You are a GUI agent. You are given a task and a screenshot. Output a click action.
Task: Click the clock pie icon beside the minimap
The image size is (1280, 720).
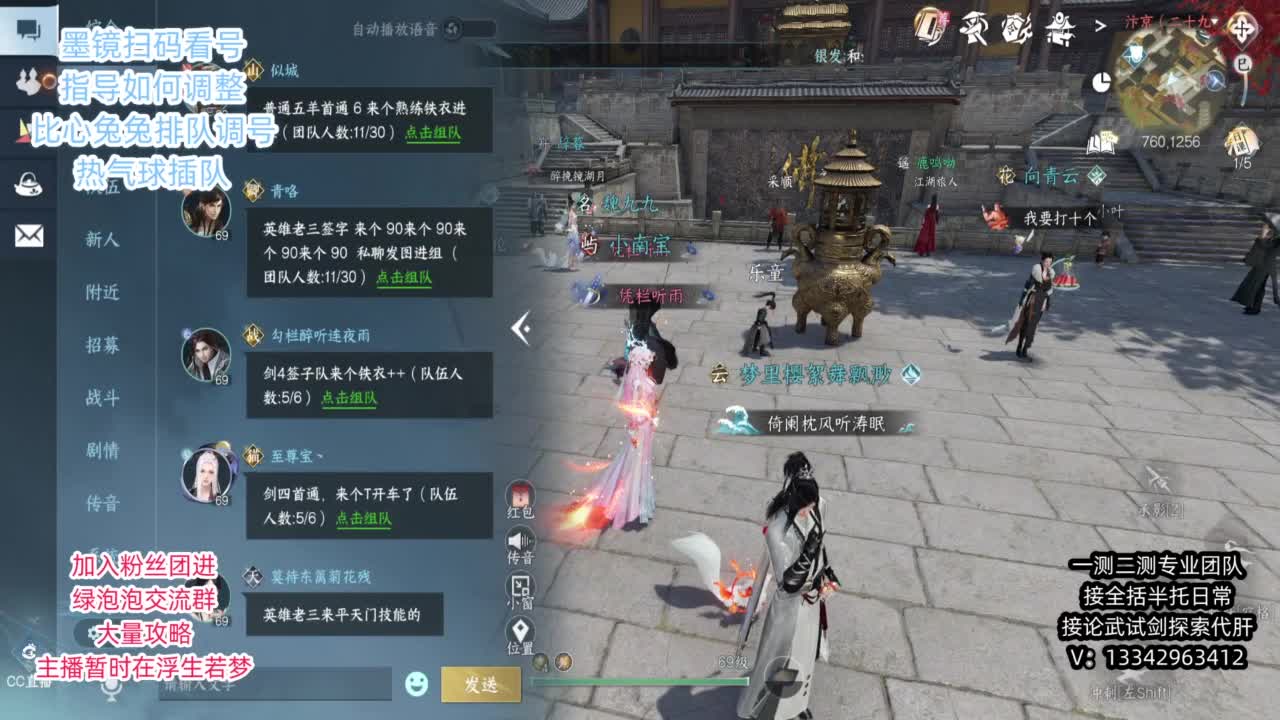1101,81
